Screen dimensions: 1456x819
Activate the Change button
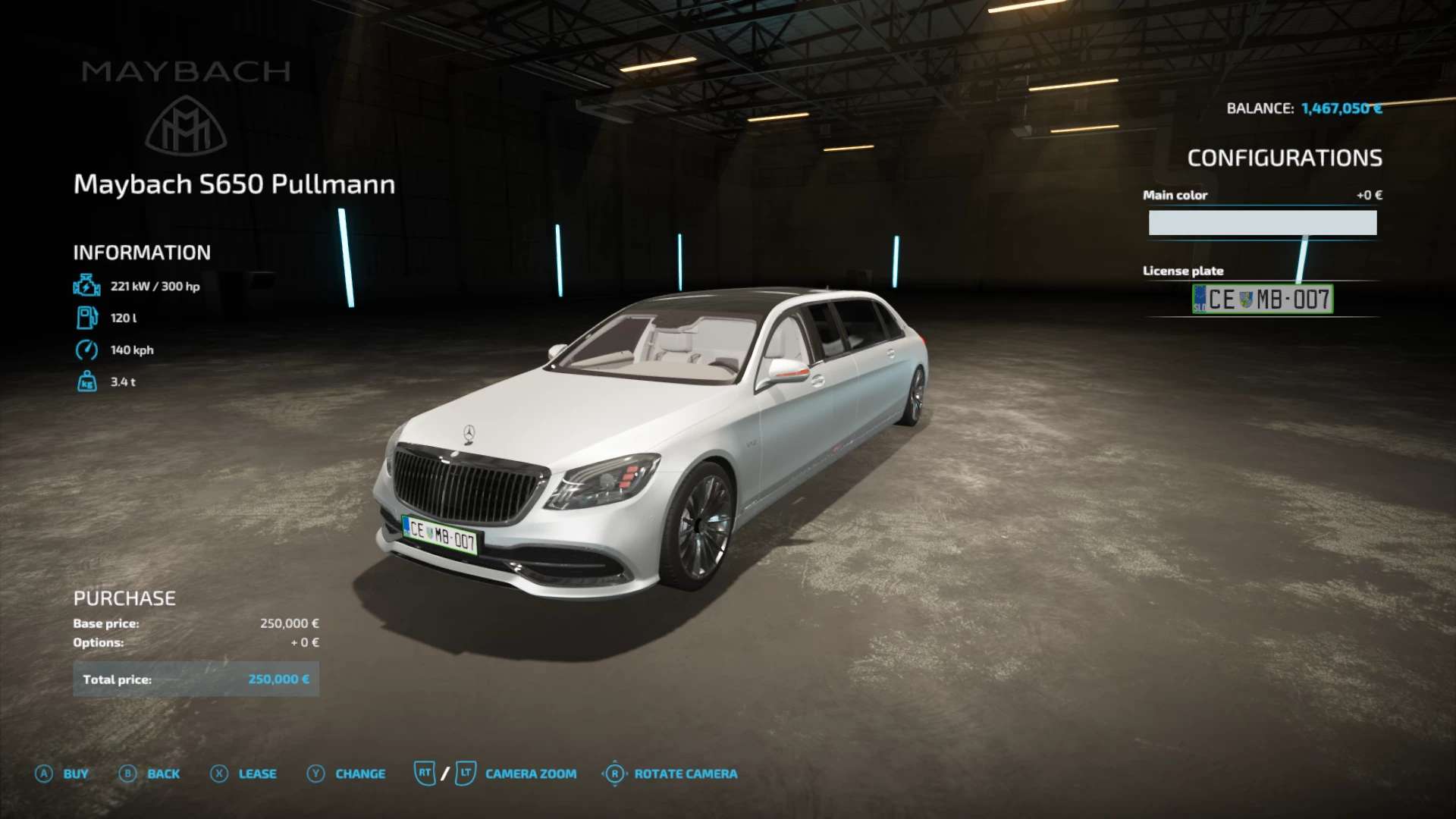(x=347, y=773)
